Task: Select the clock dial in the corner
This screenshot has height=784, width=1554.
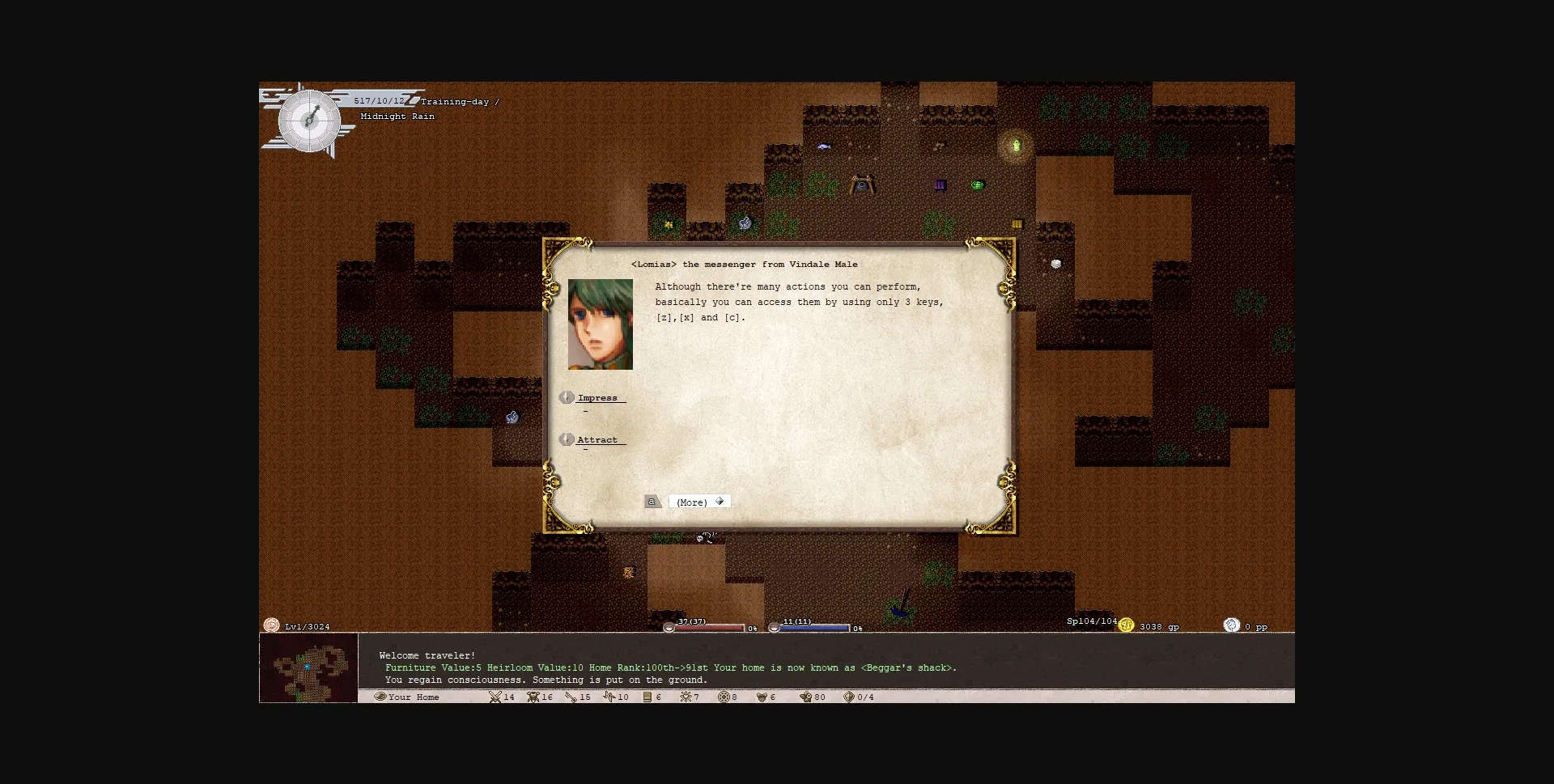Action: [309, 121]
